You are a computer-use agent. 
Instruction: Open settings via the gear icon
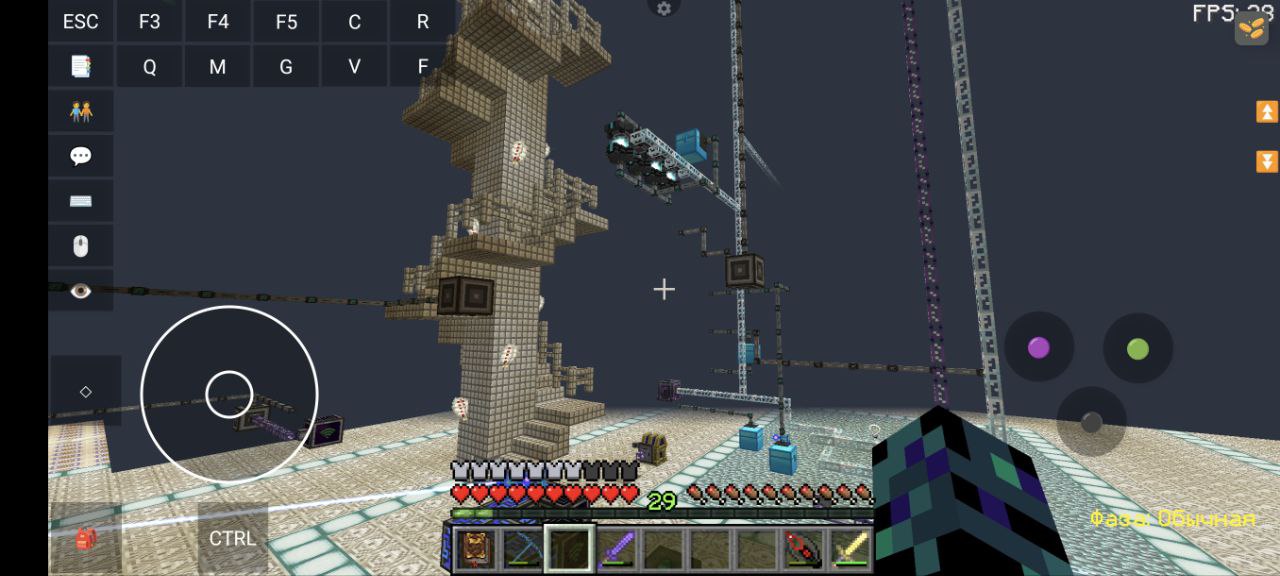click(x=663, y=9)
